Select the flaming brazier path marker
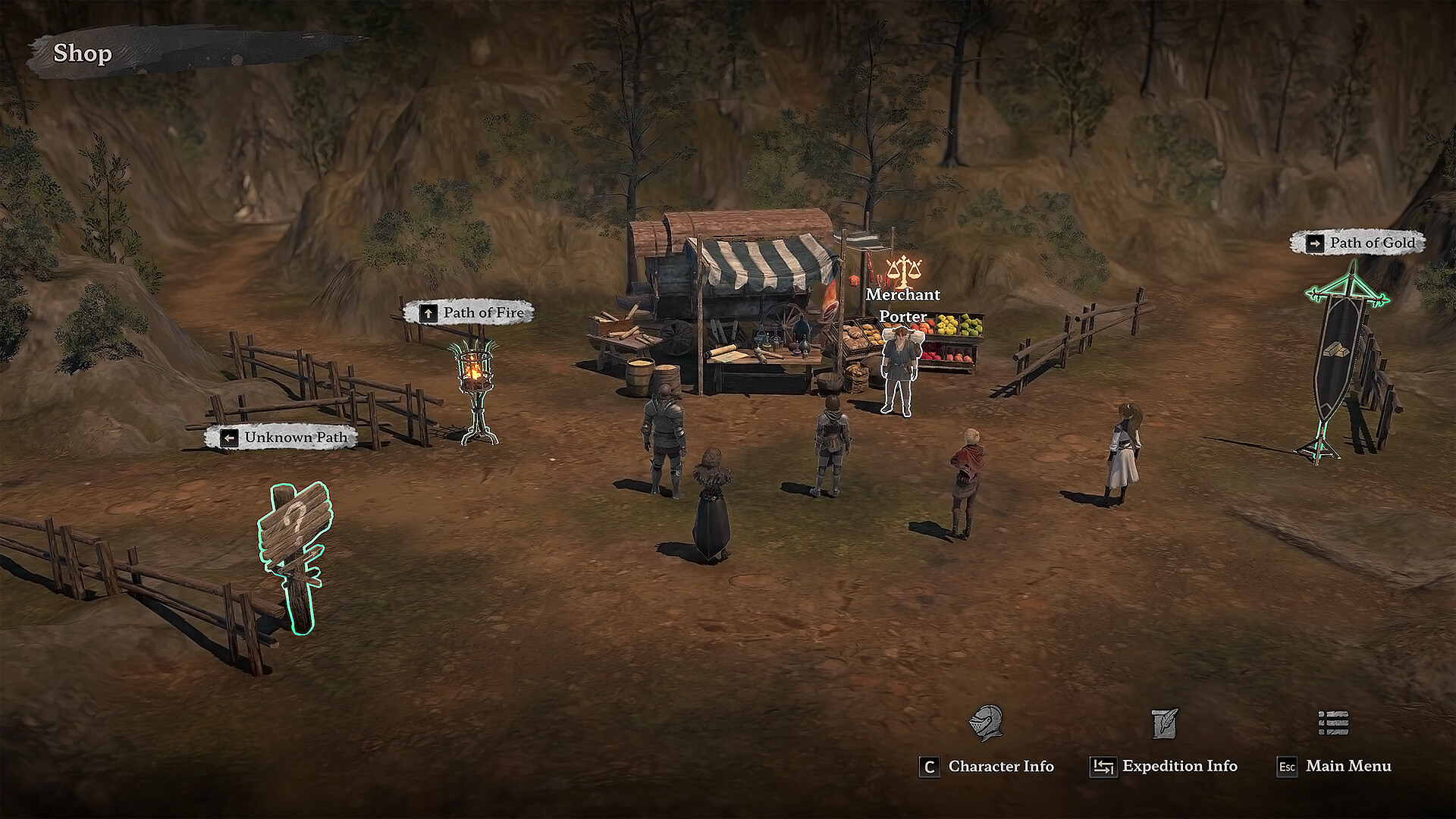This screenshot has height=819, width=1456. pyautogui.click(x=474, y=391)
